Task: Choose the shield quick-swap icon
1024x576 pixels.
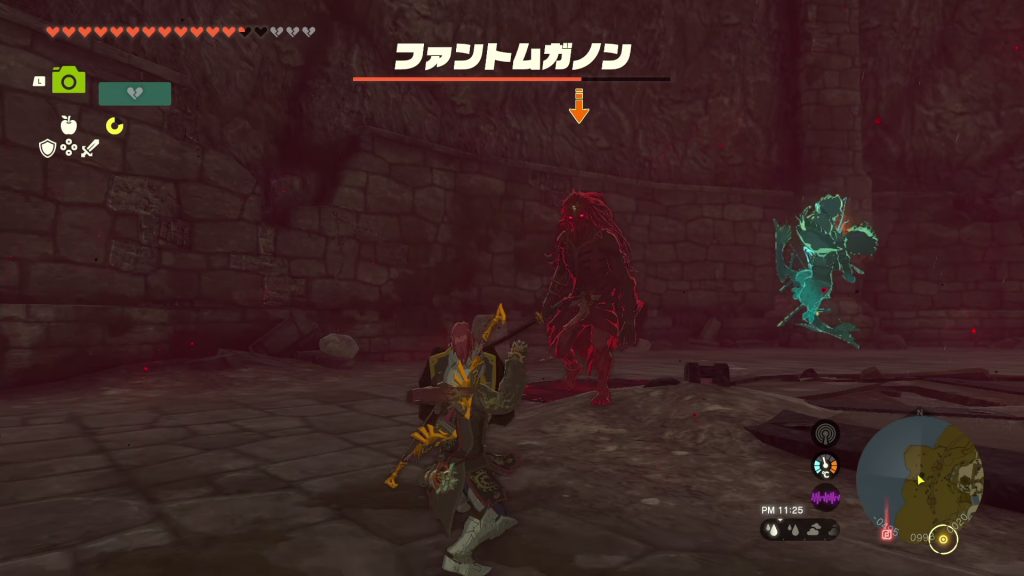Action: (47, 148)
